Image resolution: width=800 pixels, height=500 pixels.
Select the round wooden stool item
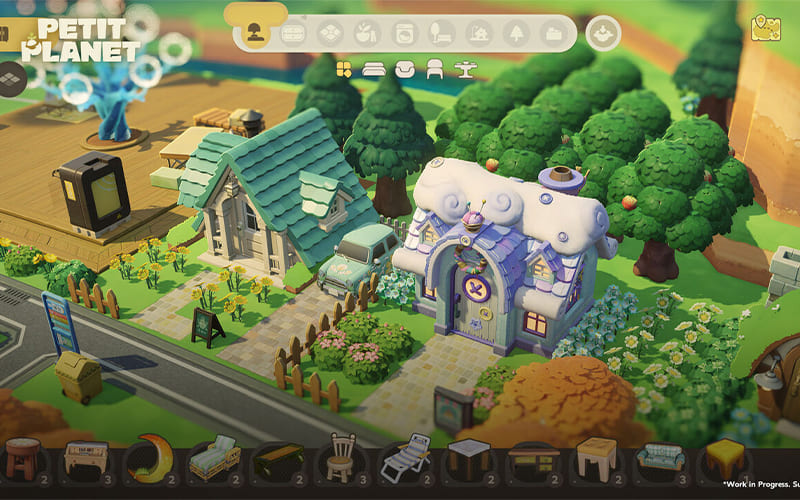coord(22,459)
